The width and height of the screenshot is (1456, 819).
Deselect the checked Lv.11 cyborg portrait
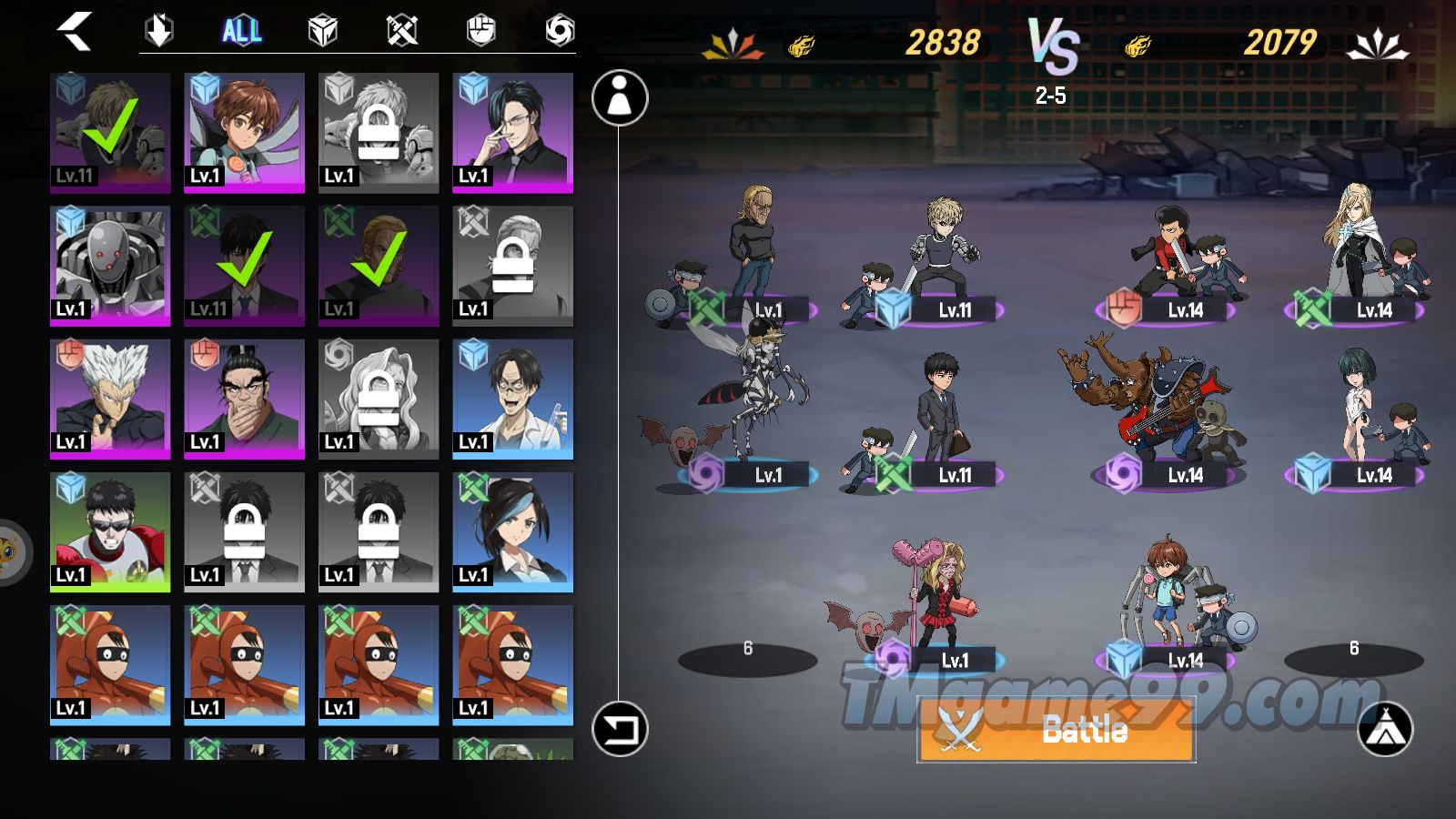[110, 132]
